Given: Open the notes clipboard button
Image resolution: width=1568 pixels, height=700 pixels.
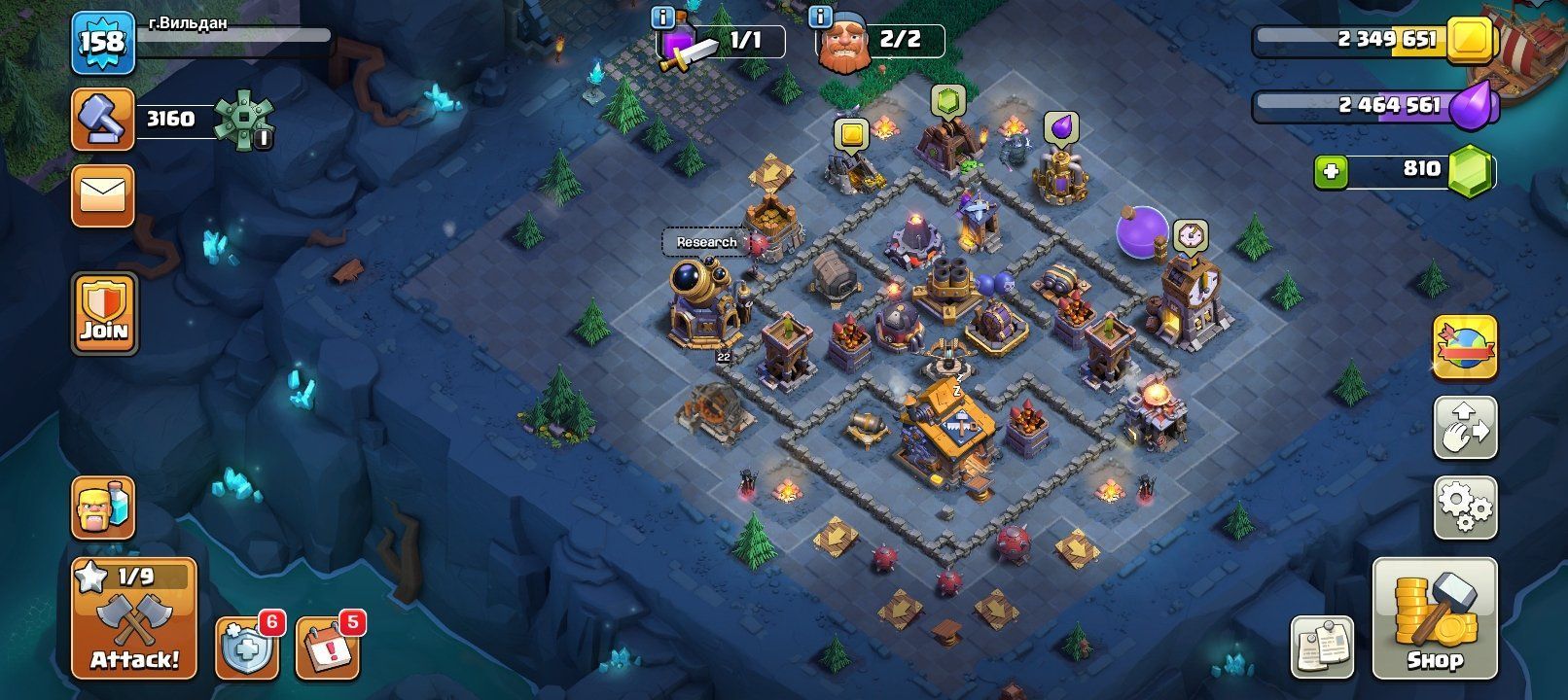Looking at the screenshot, I should pyautogui.click(x=1322, y=646).
